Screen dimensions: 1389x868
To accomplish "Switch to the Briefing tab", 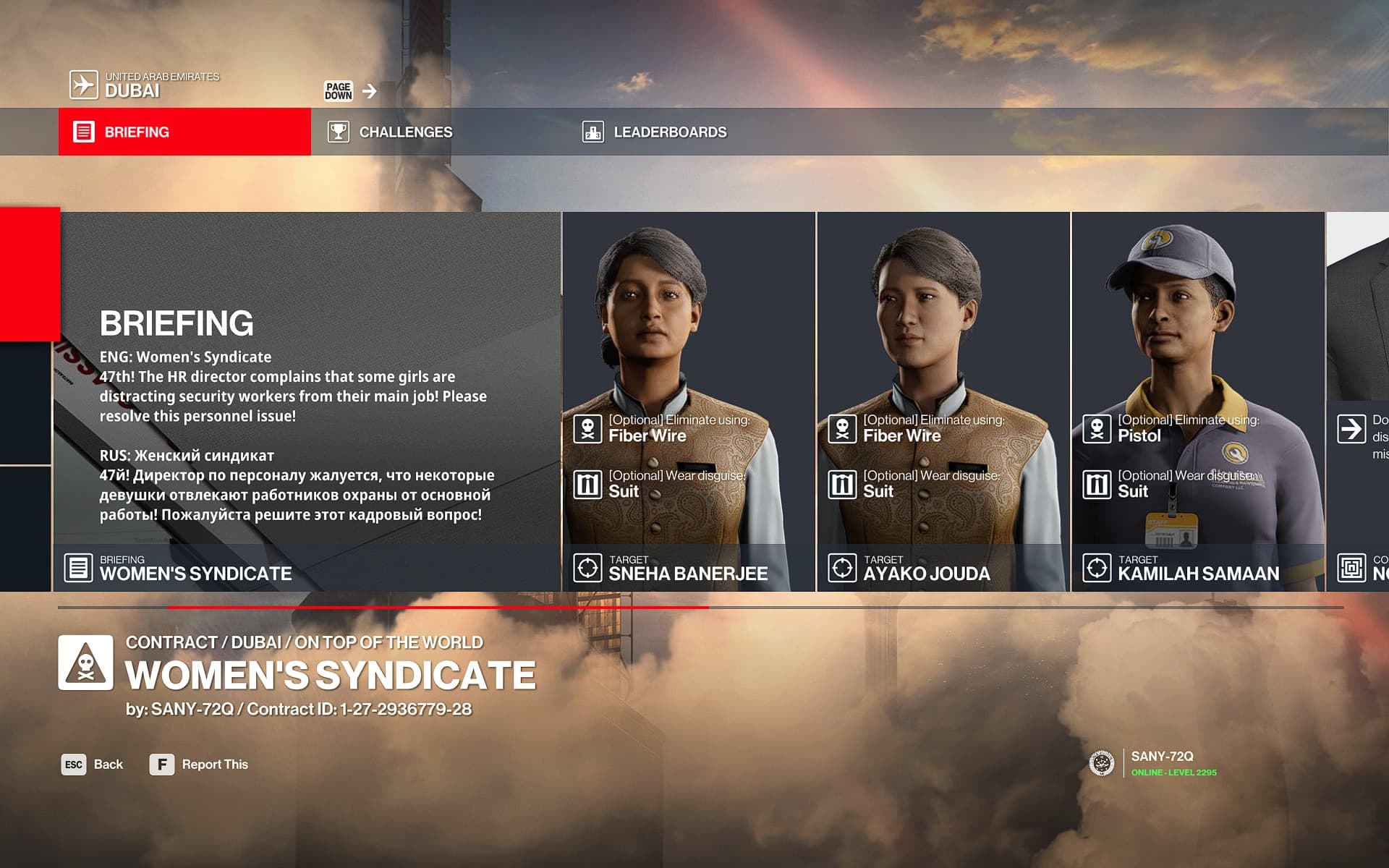I will click(x=184, y=132).
